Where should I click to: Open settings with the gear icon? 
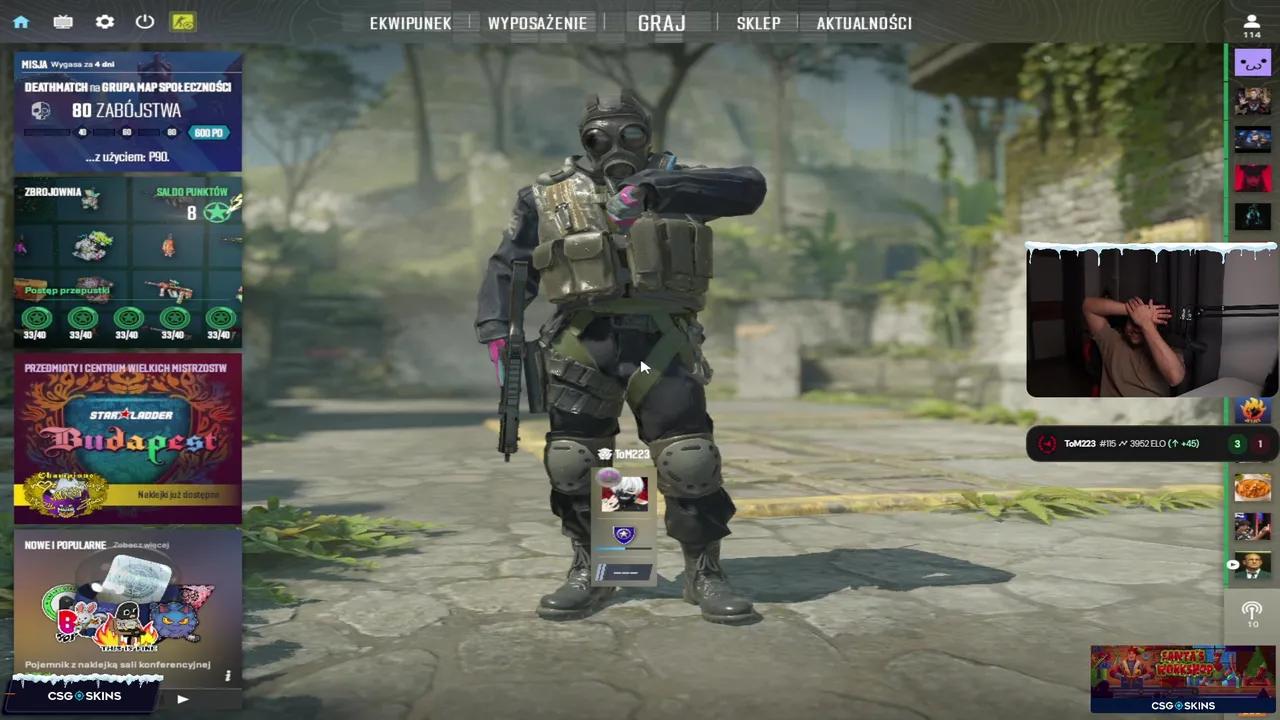pyautogui.click(x=104, y=21)
